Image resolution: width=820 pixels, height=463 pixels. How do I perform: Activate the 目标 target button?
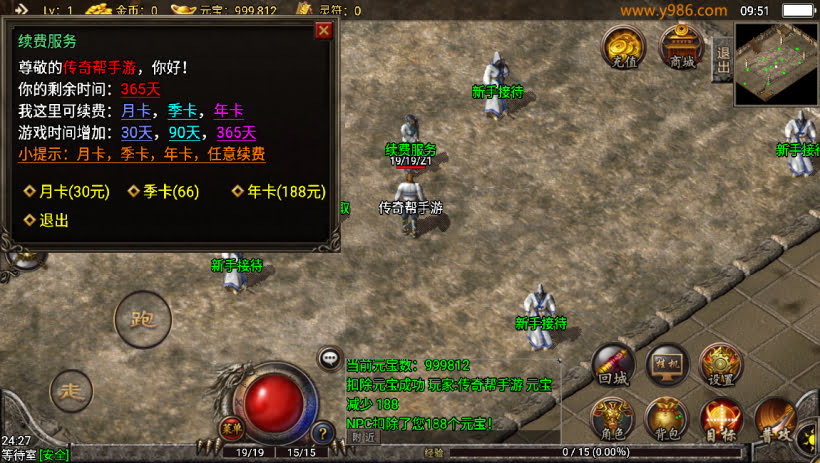click(720, 419)
